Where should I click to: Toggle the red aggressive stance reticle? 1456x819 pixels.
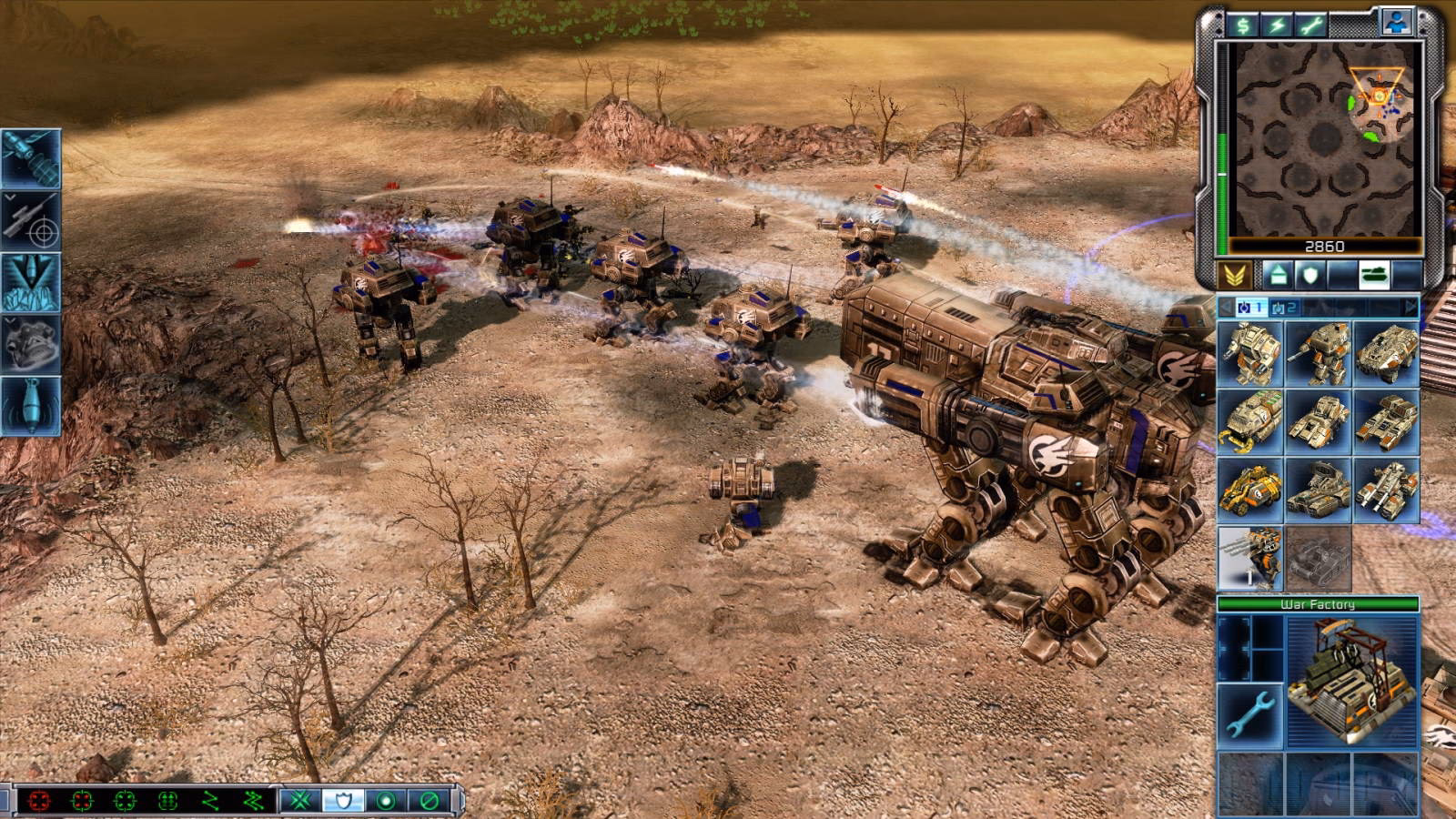point(40,802)
